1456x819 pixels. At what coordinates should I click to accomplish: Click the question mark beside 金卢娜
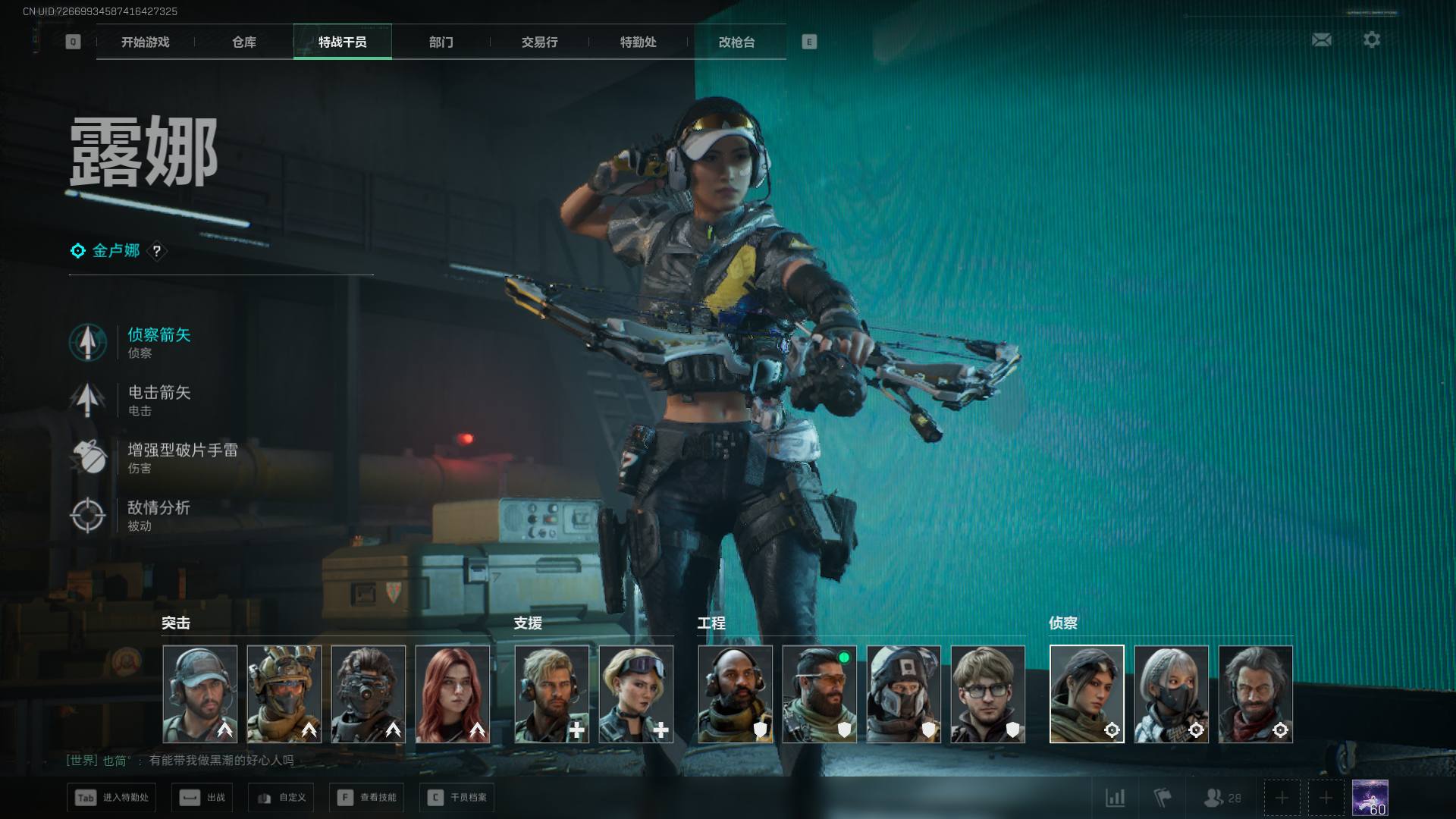[x=157, y=251]
